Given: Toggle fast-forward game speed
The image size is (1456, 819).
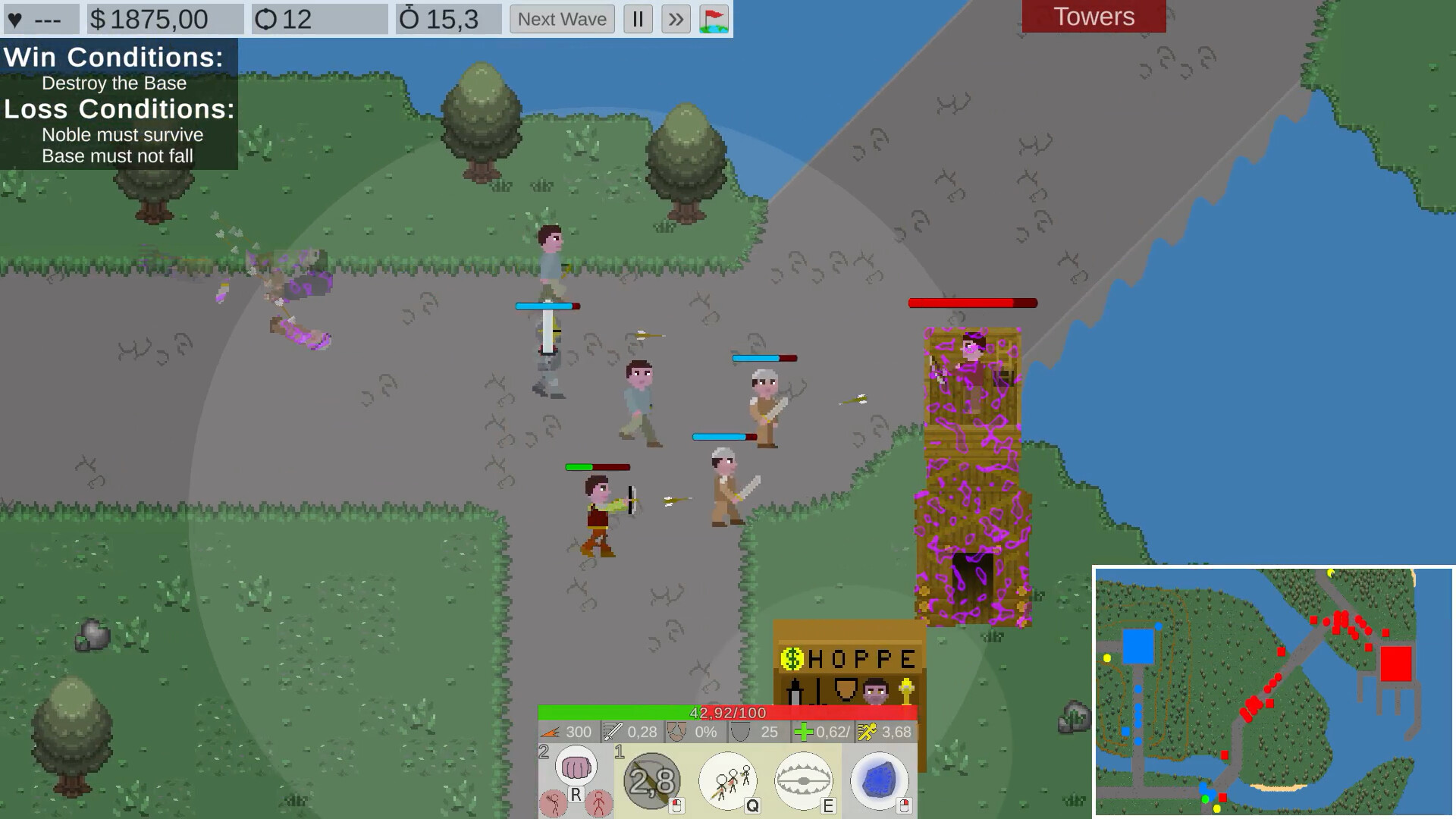Looking at the screenshot, I should pos(677,19).
